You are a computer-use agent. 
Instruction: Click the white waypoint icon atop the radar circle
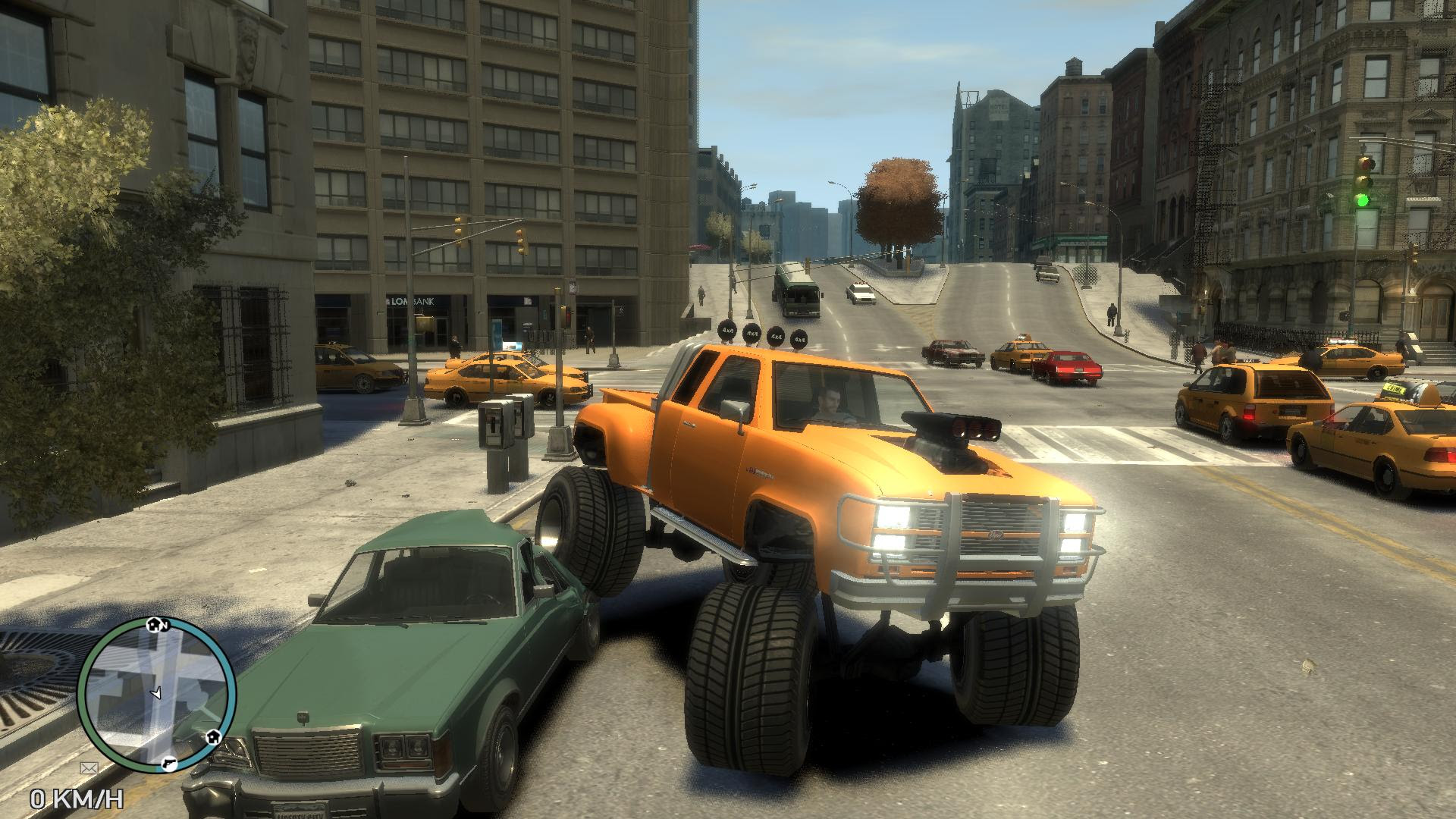pos(154,624)
